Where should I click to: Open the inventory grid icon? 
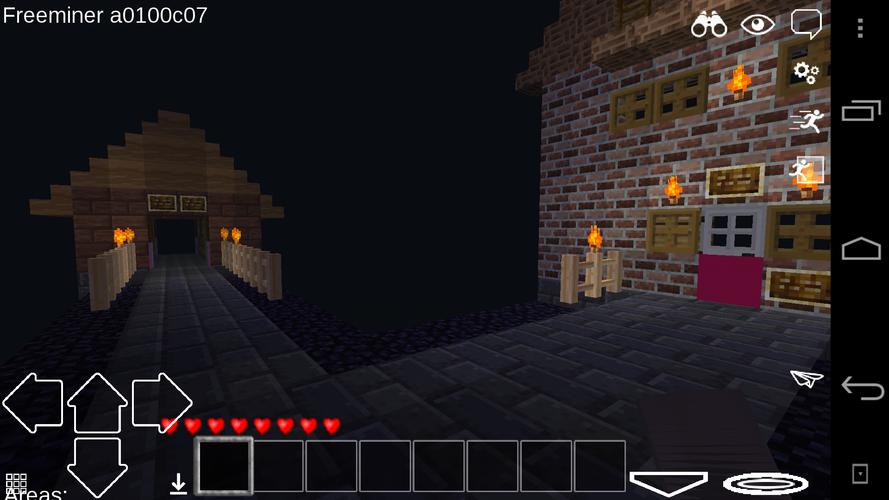(x=16, y=482)
